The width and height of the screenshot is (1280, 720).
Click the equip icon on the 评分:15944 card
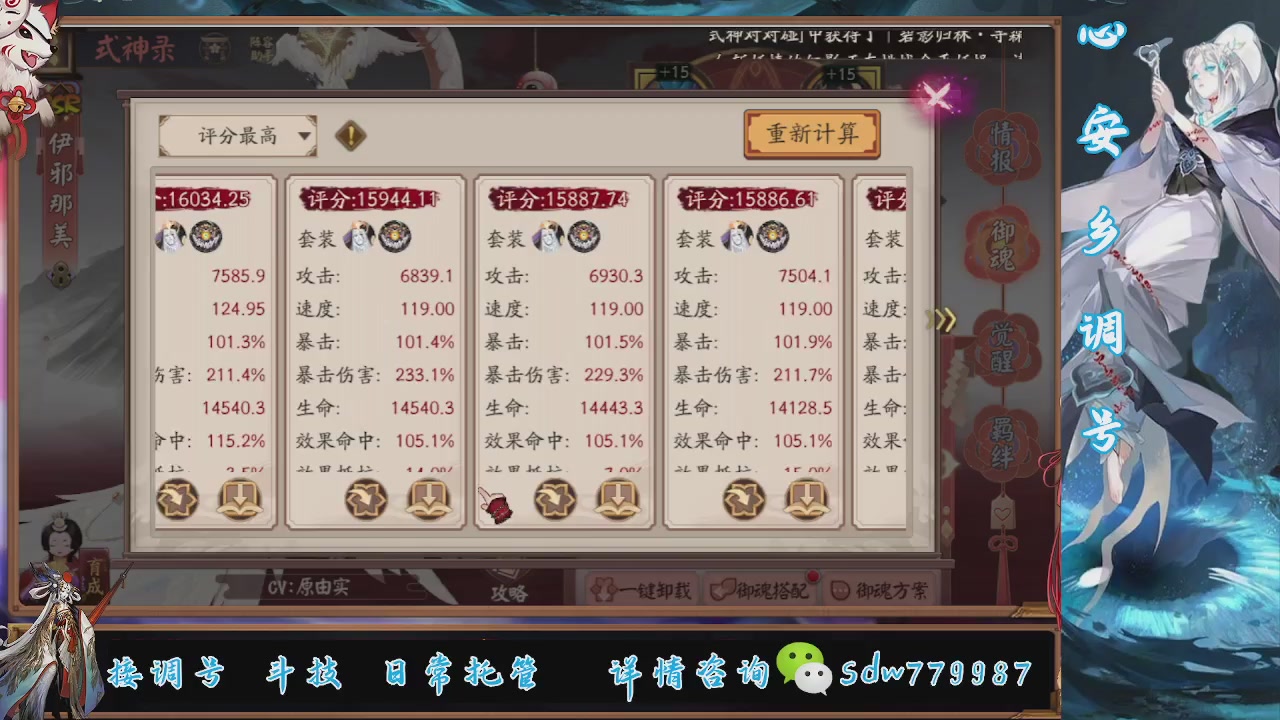coord(366,498)
